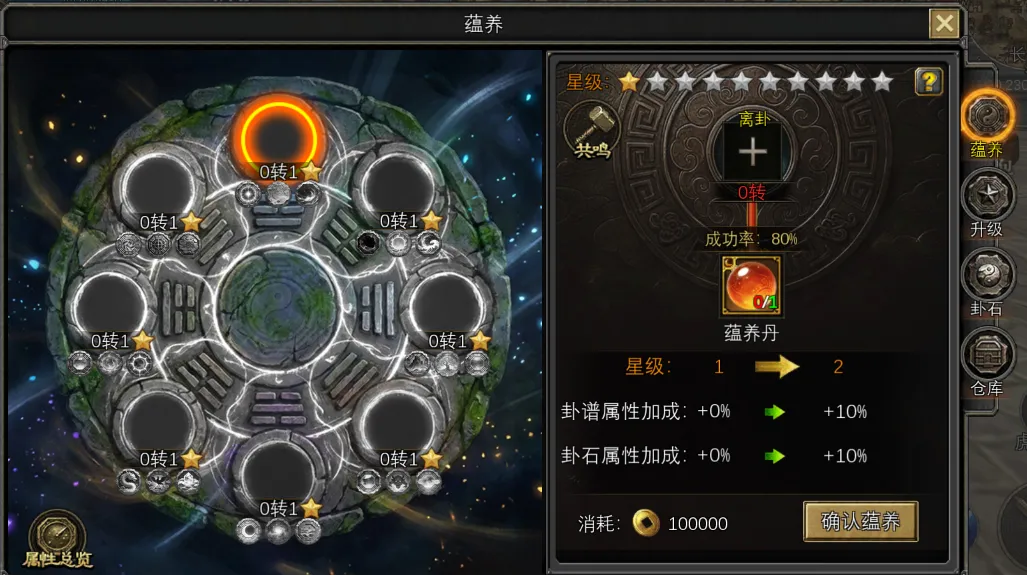This screenshot has width=1027, height=575.
Task: Click the 离卦 plus slot
Action: [x=752, y=152]
